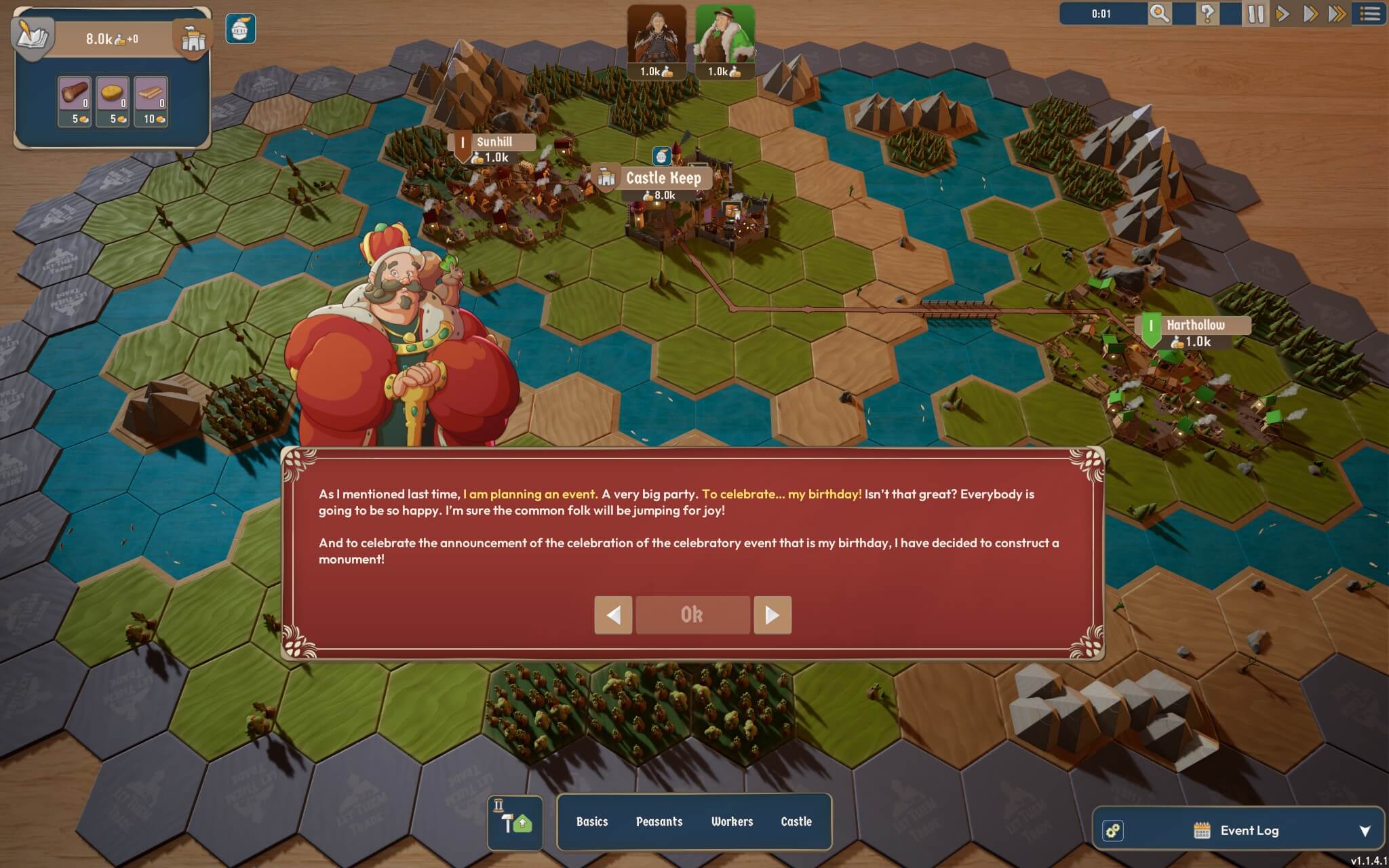Click the hammer and house build icon
The height and width of the screenshot is (868, 1389).
tap(515, 822)
